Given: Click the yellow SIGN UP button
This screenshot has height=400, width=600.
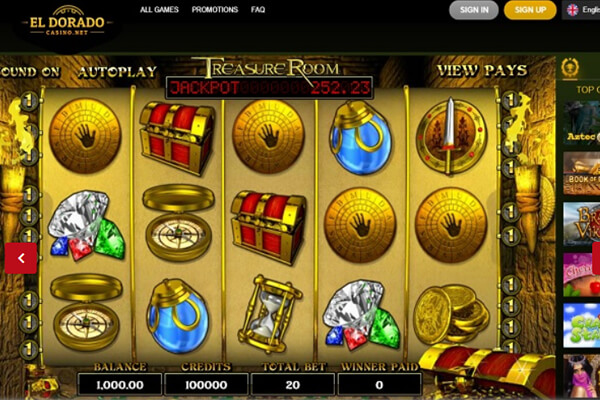Looking at the screenshot, I should tap(530, 10).
